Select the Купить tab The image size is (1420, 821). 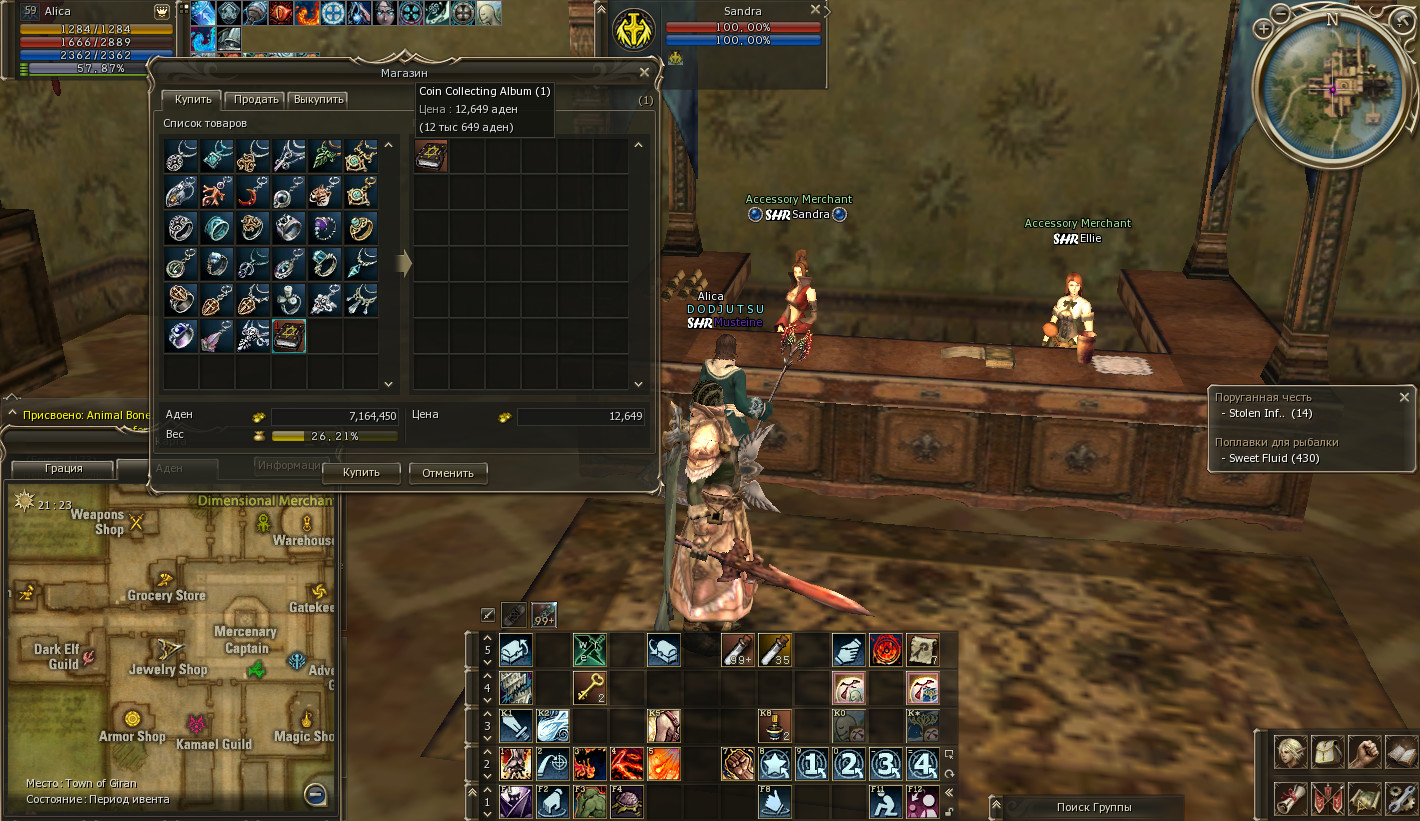coord(192,99)
